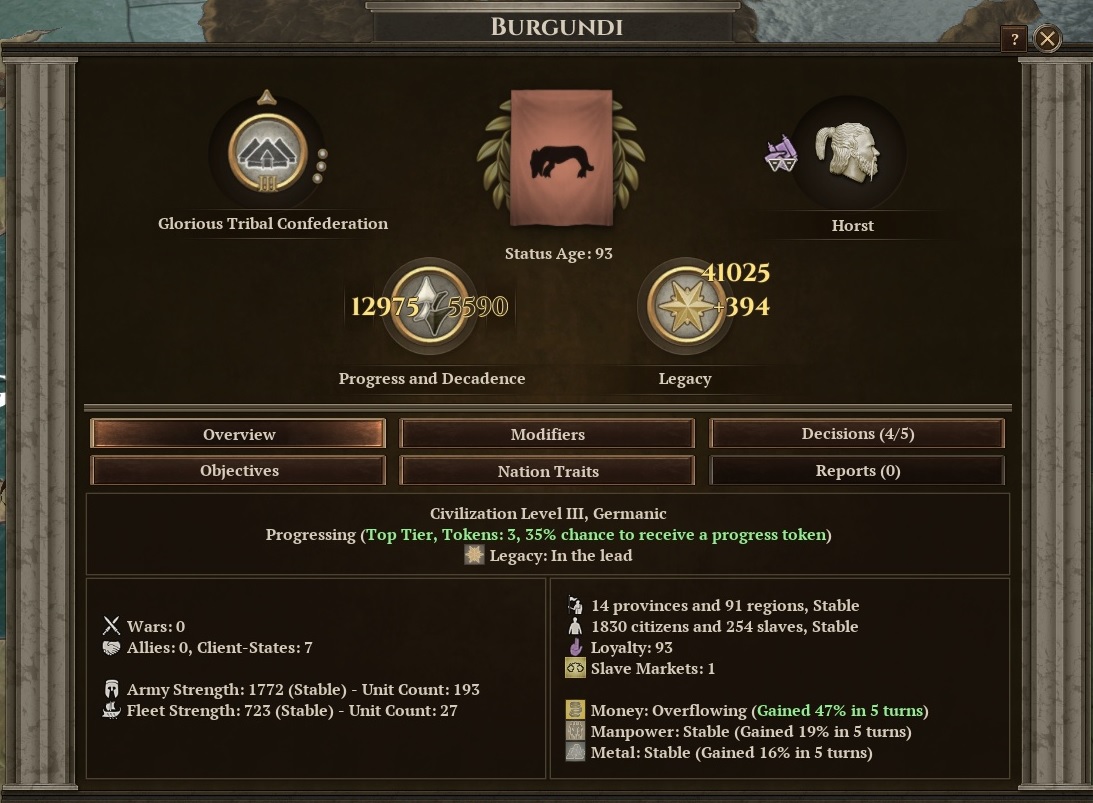Show the Decisions (4/5) tab

coord(857,434)
